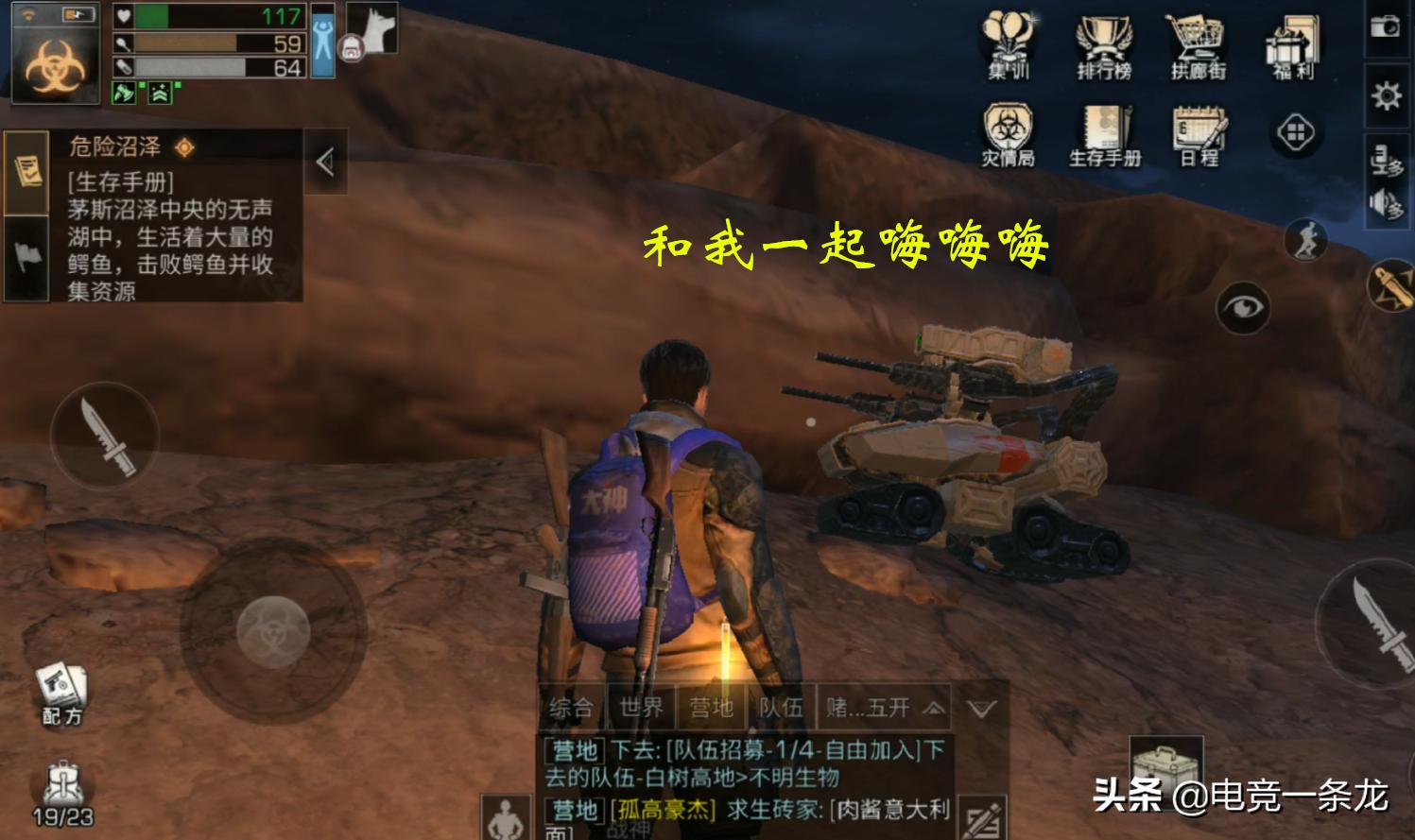Open the 配方 recipe menu

tap(61, 693)
